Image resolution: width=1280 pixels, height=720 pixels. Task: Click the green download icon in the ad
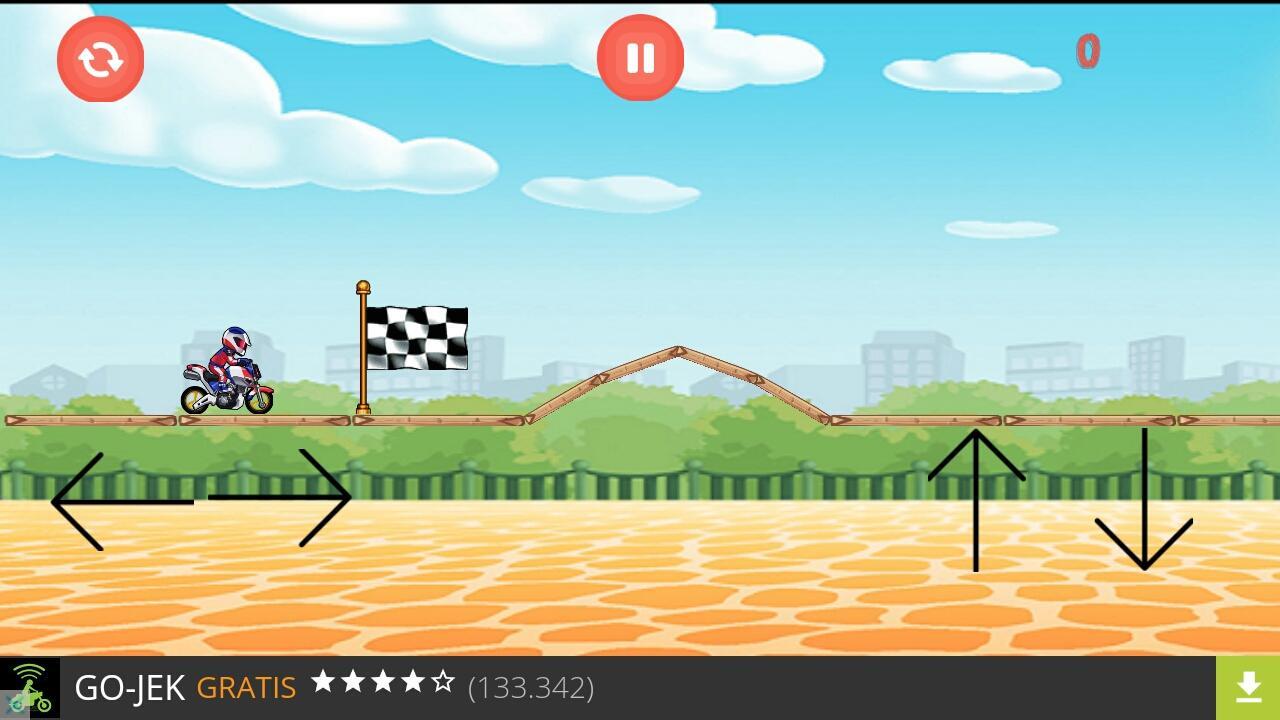1249,687
